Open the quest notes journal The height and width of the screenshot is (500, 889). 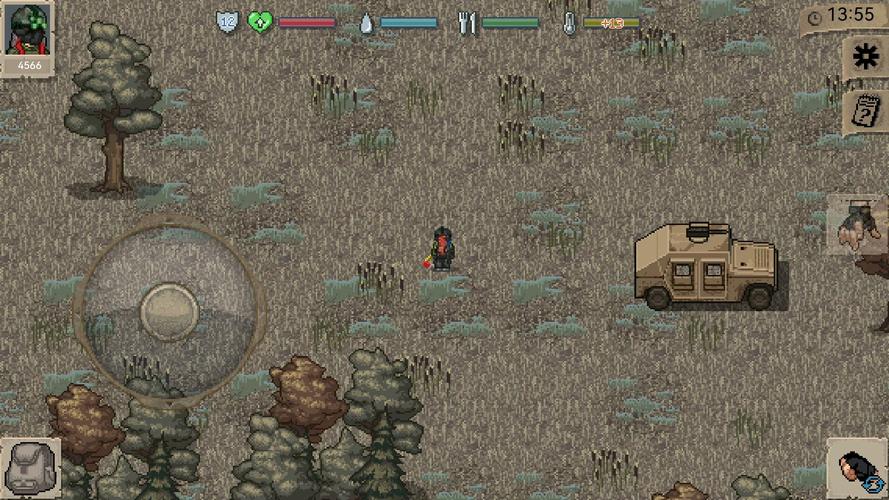pyautogui.click(x=864, y=112)
